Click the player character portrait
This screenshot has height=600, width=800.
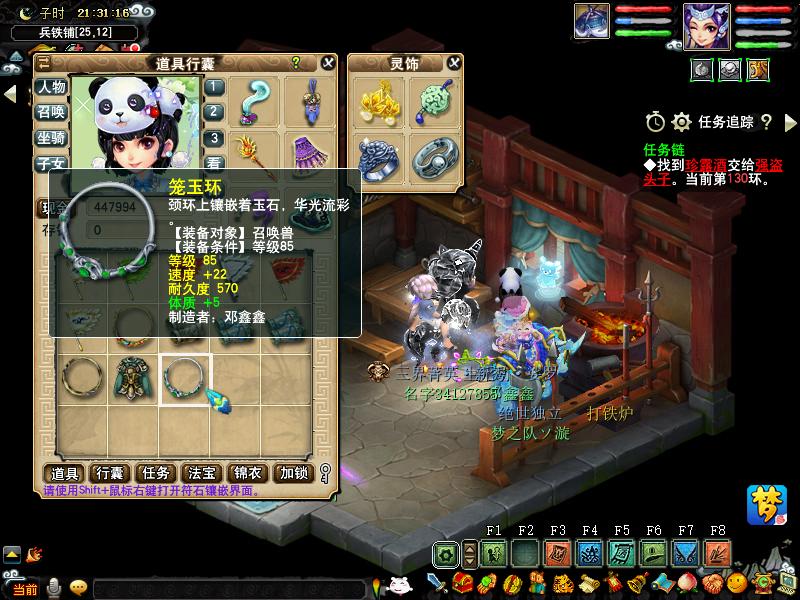[x=705, y=25]
